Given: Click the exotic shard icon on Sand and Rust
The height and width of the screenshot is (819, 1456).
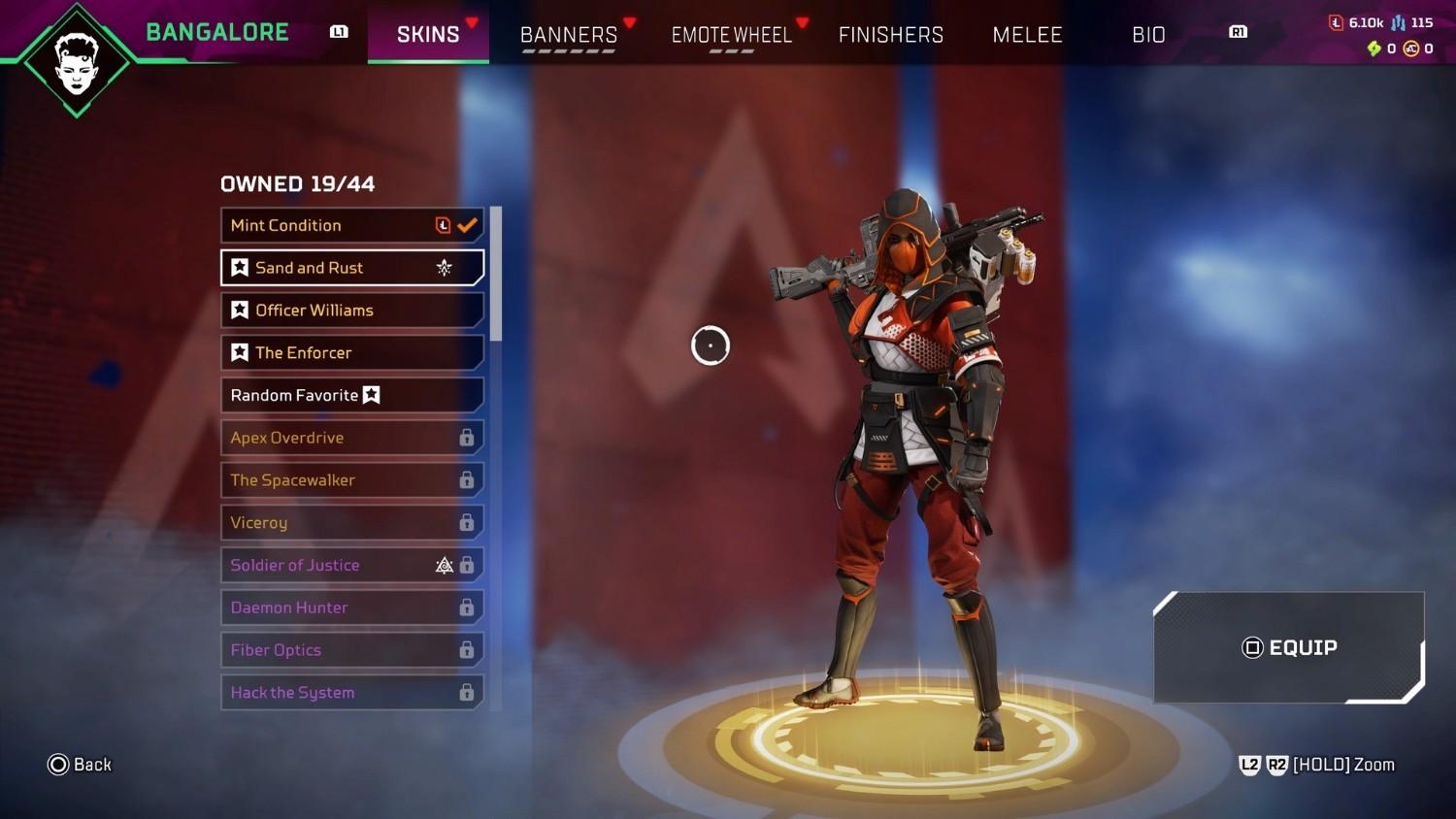Looking at the screenshot, I should (x=445, y=268).
